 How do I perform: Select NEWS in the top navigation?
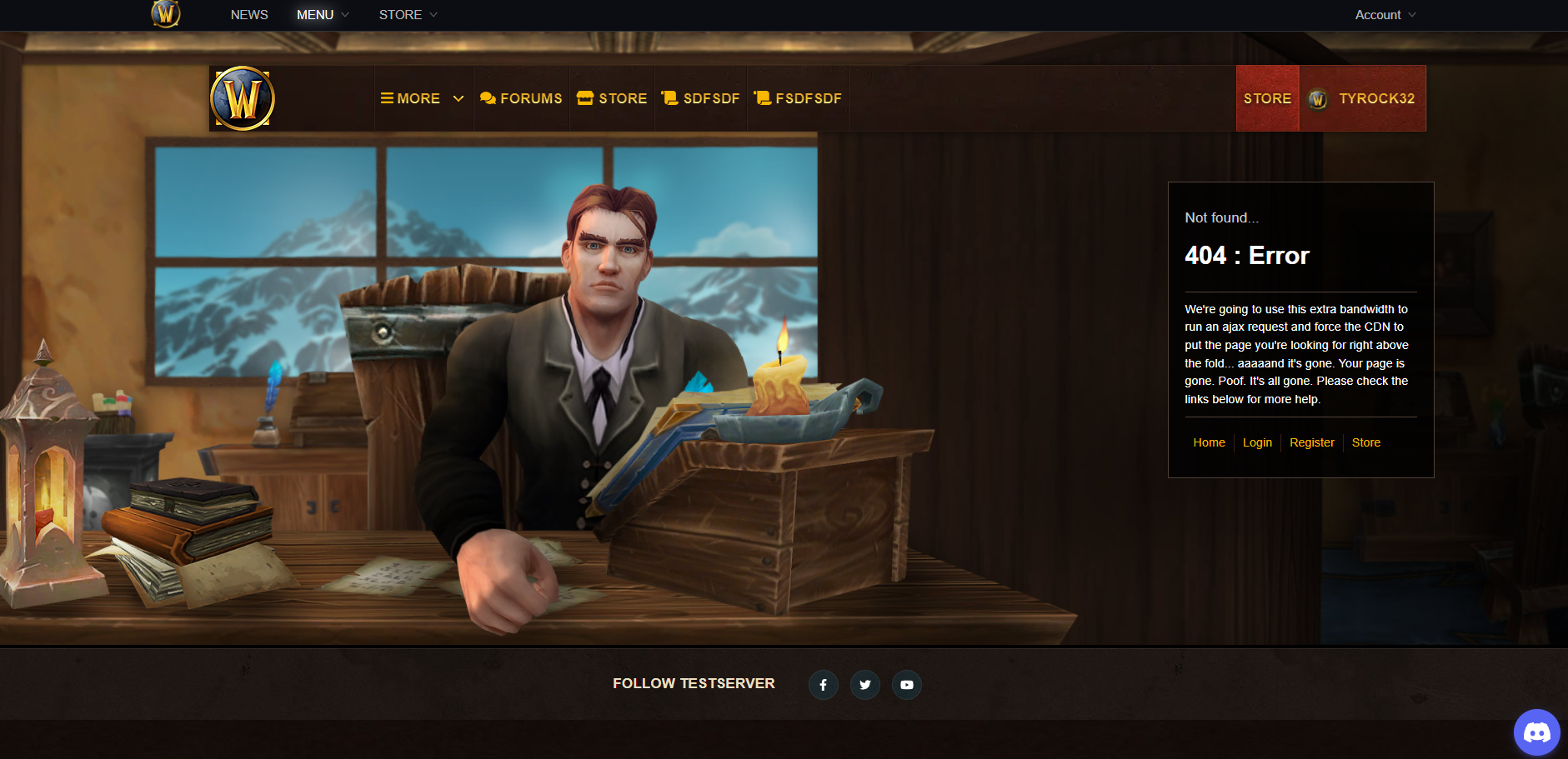[x=248, y=14]
